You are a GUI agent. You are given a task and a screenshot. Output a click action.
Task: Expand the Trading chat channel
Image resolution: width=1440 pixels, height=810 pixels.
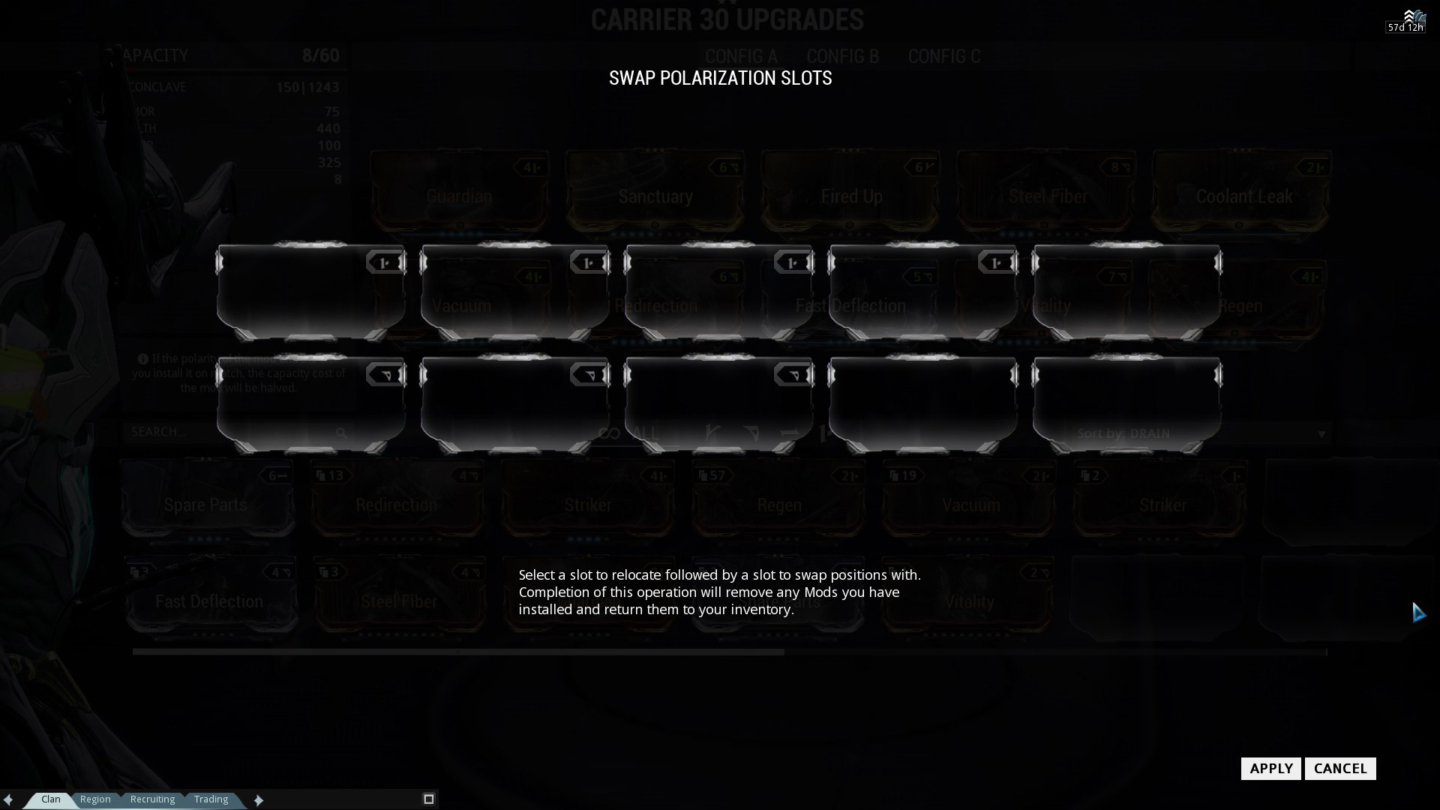[x=211, y=799]
